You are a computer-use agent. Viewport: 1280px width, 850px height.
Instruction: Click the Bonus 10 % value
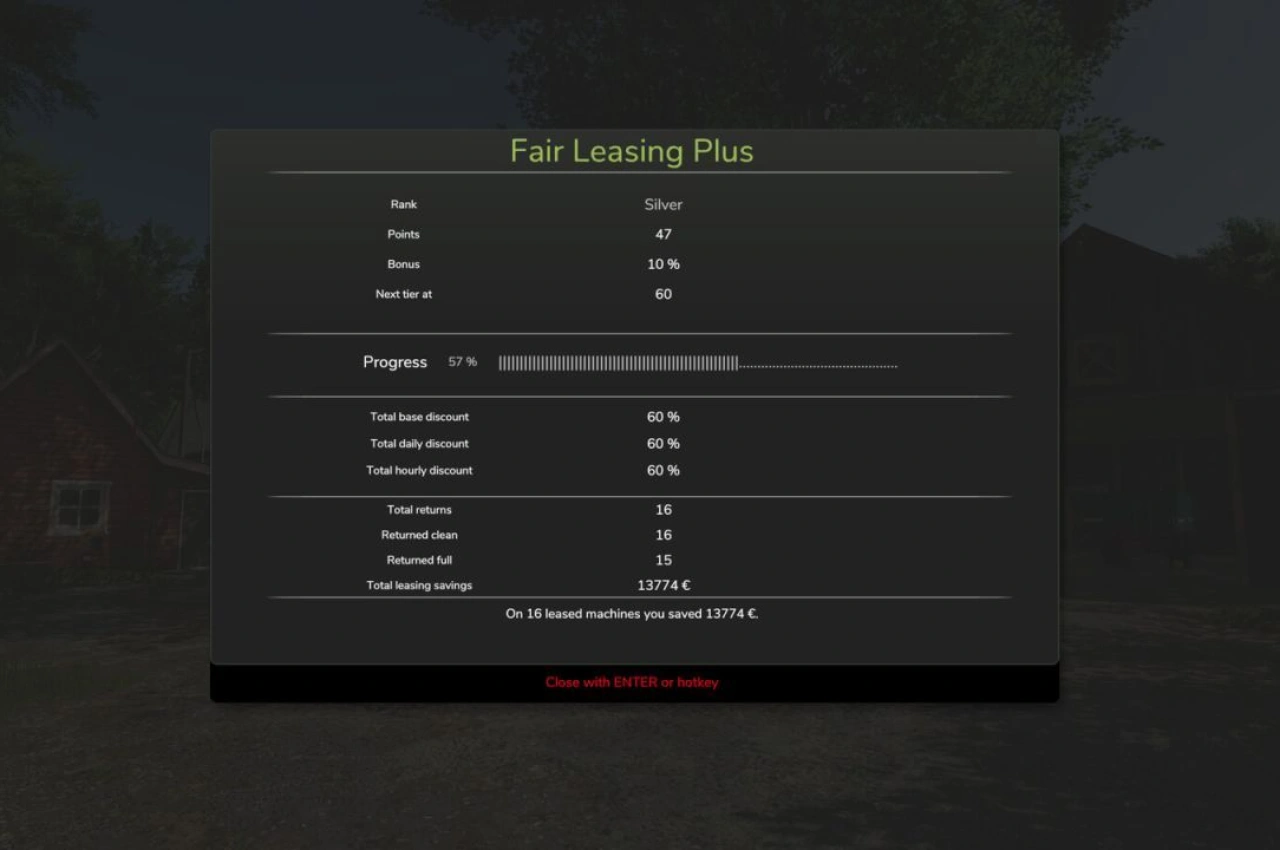coord(661,264)
